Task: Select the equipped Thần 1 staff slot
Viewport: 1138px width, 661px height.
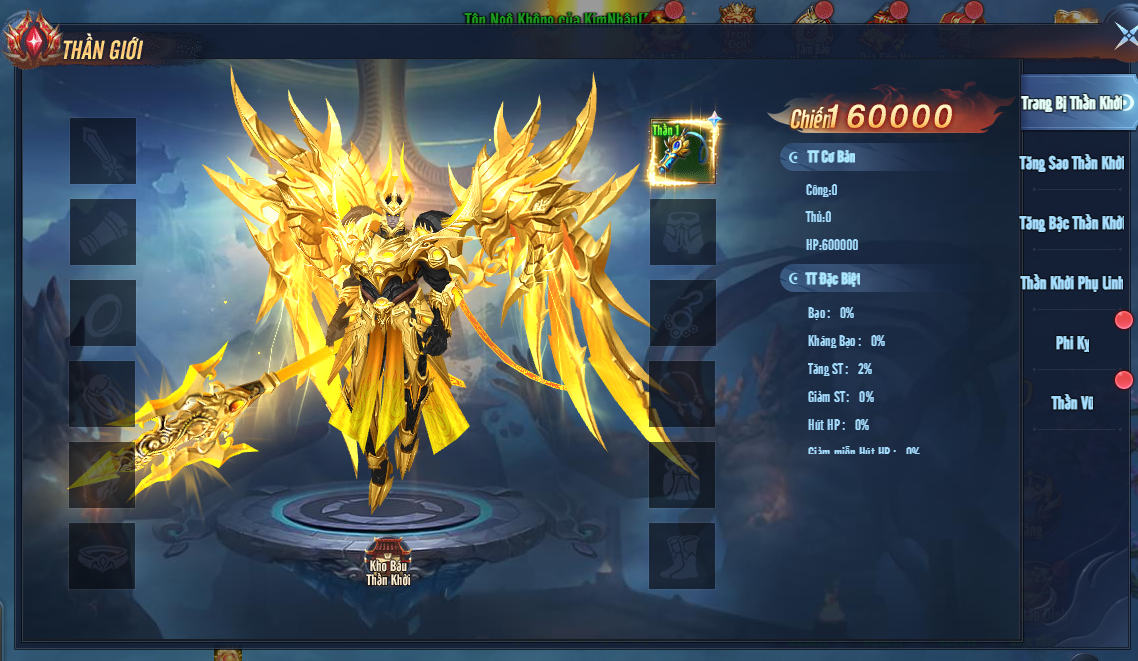Action: pyautogui.click(x=683, y=151)
